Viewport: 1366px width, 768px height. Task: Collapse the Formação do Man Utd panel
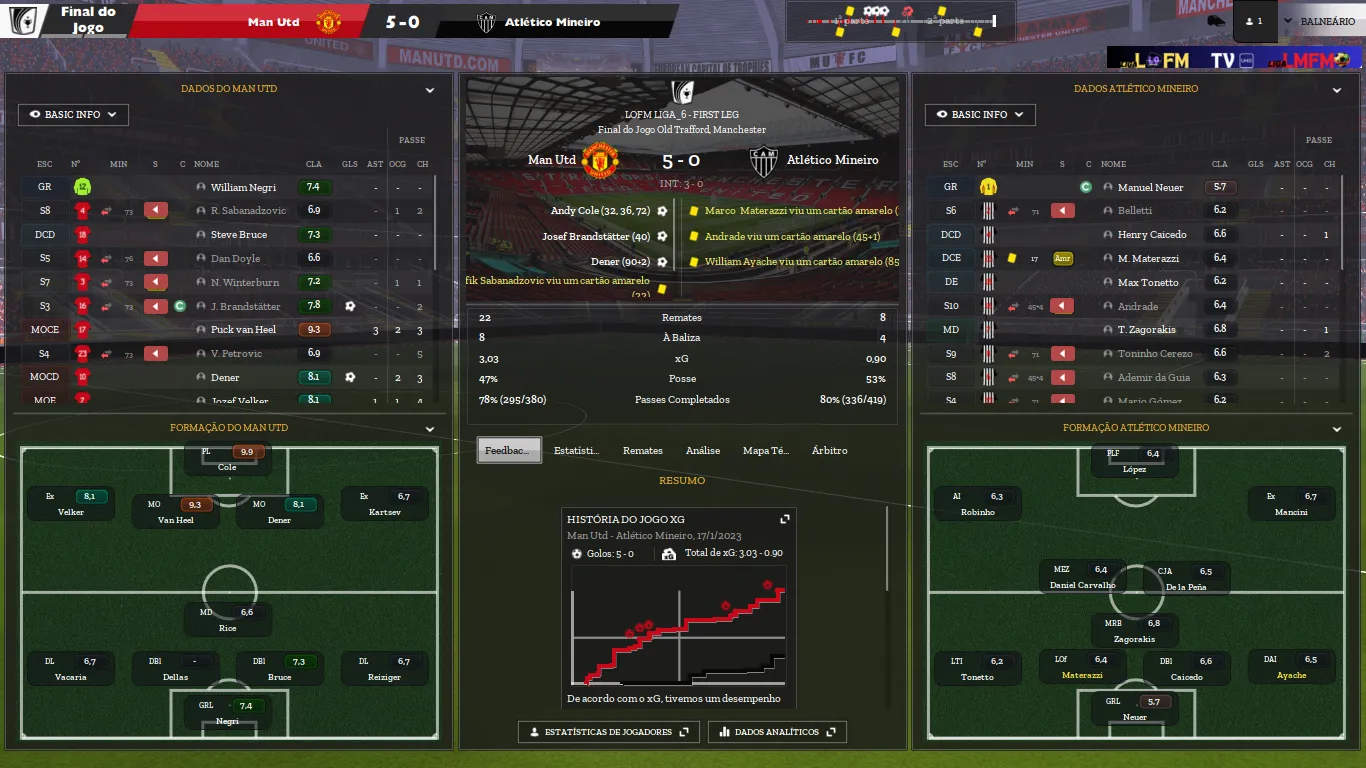[x=430, y=429]
